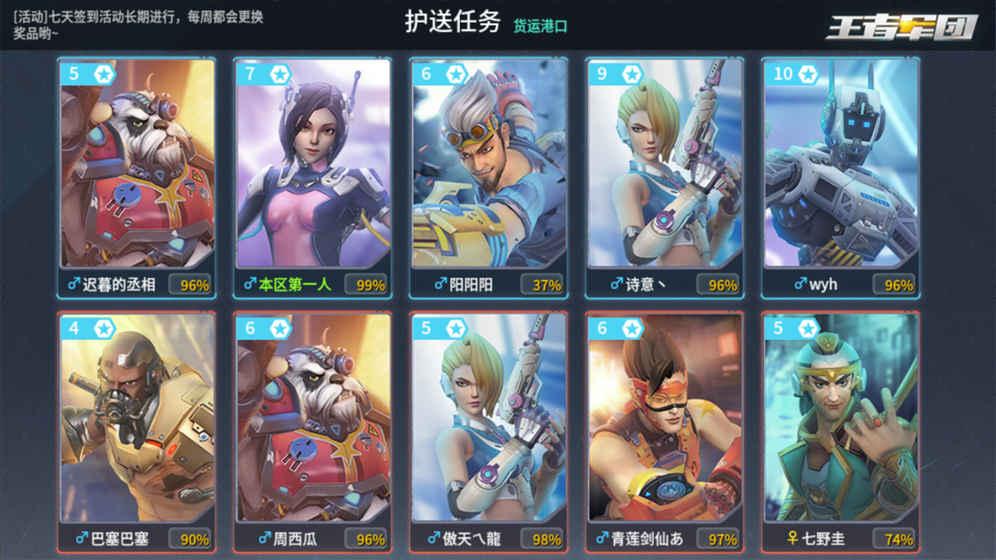Open player card 阳阳阳
This screenshot has width=996, height=560.
[x=489, y=177]
